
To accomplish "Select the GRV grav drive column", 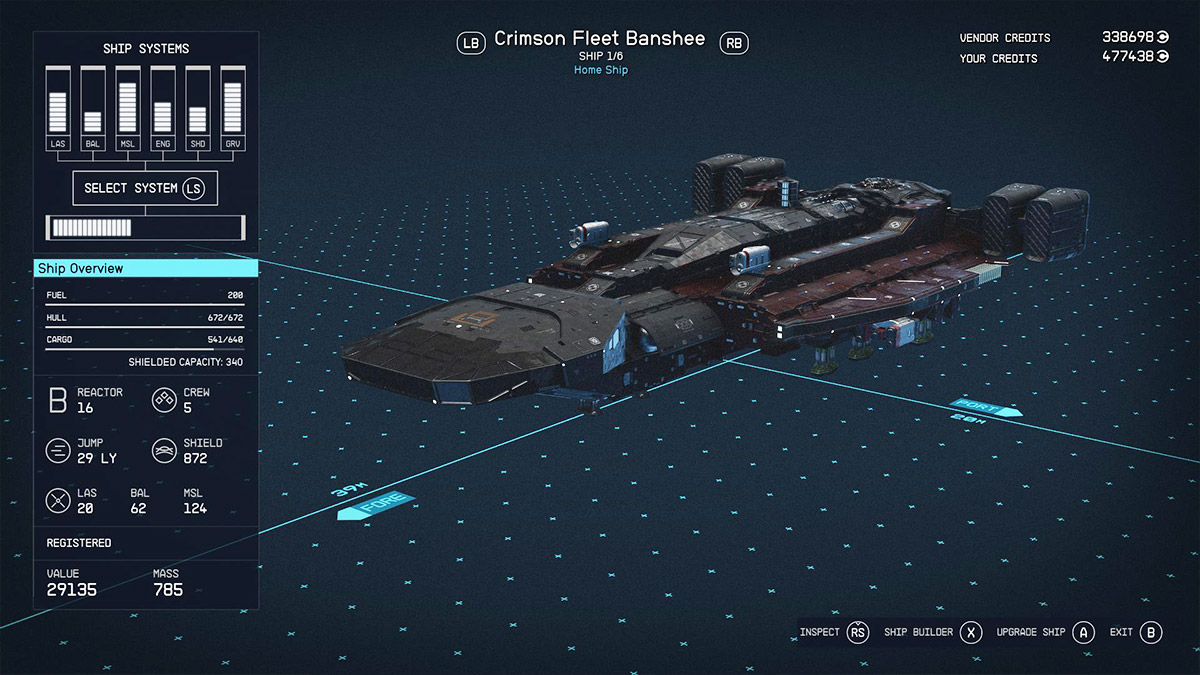I will tap(233, 108).
